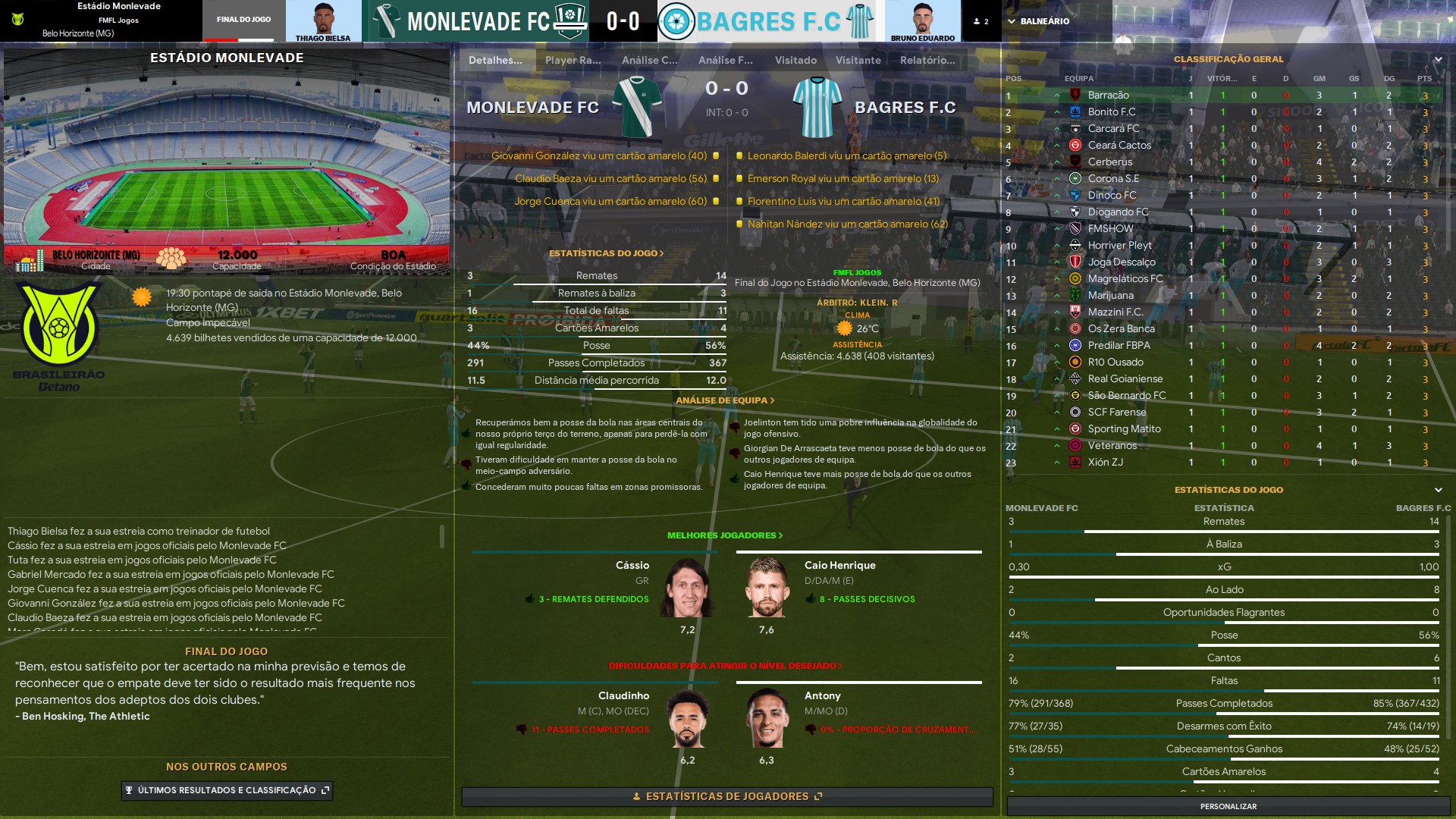Collapse the Classificação Geral panel
Image resolution: width=1456 pixels, height=819 pixels.
pos(1438,59)
